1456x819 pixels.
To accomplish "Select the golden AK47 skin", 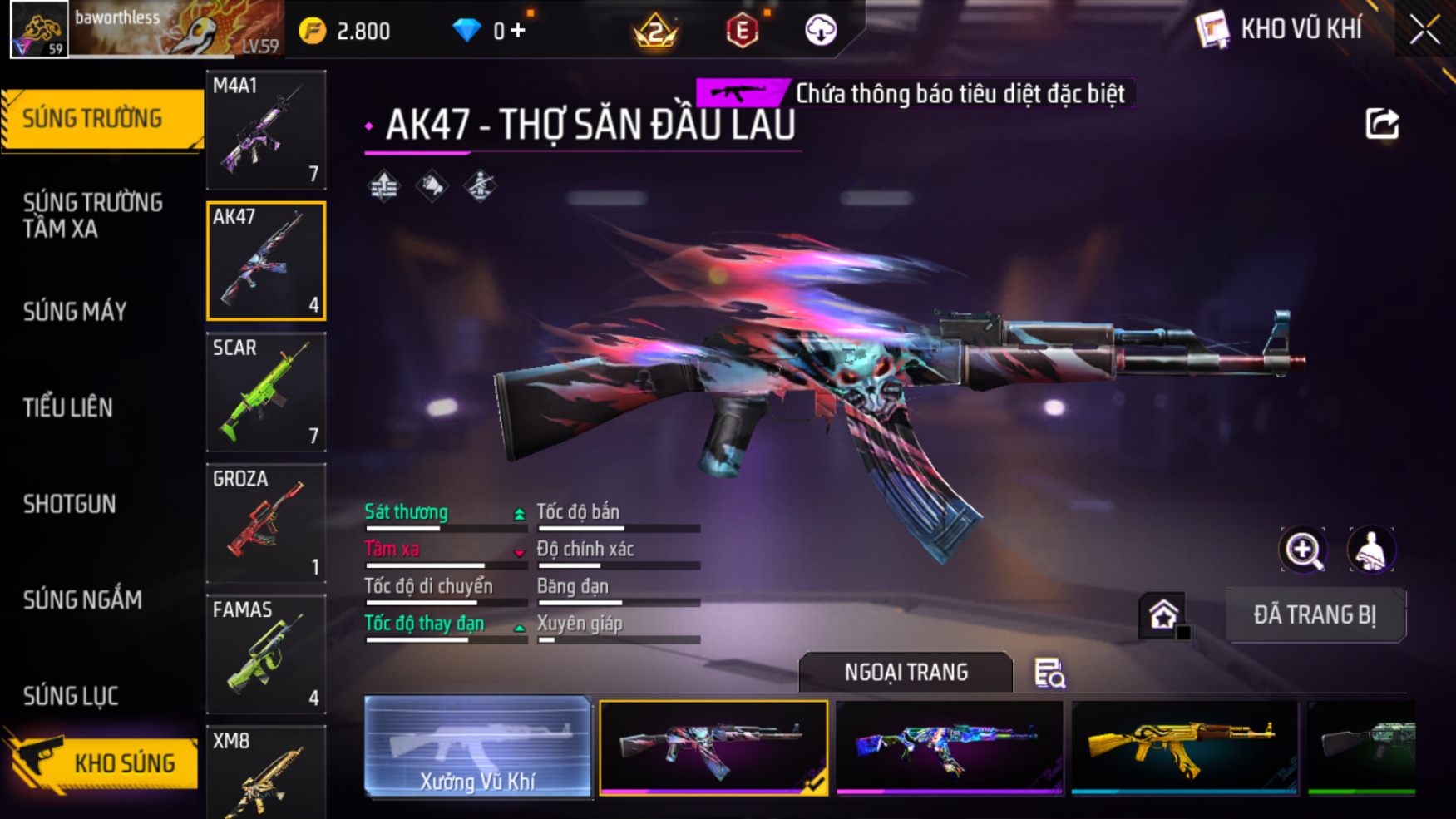I will tap(1184, 747).
